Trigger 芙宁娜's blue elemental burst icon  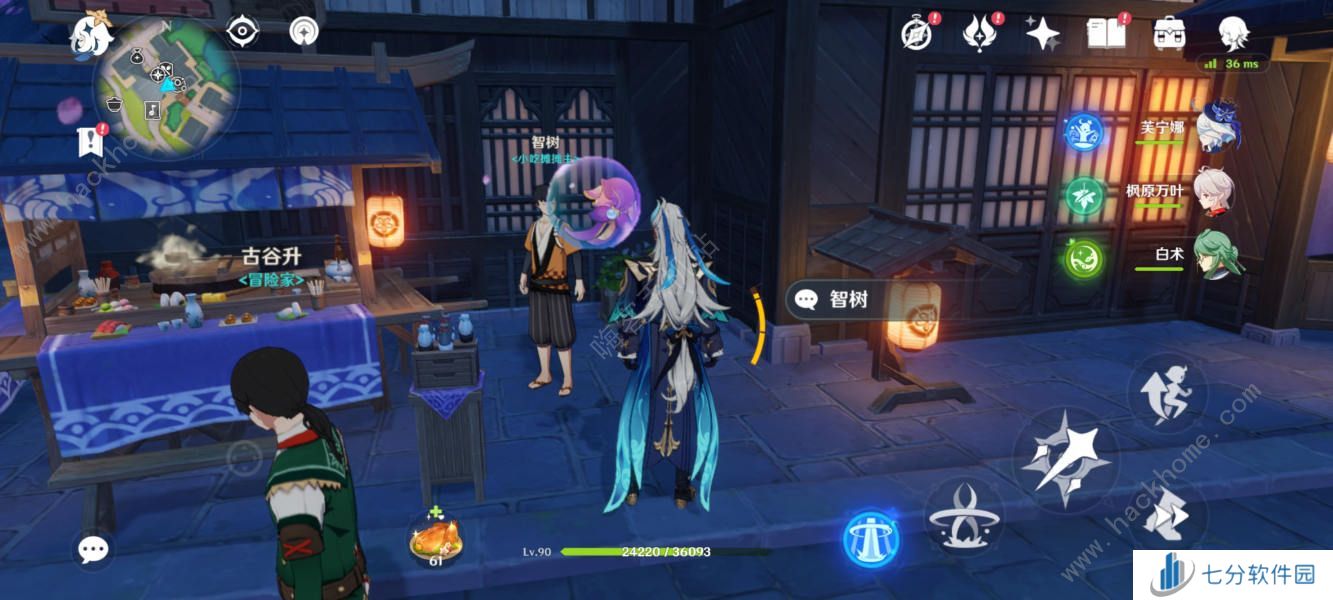[1084, 132]
